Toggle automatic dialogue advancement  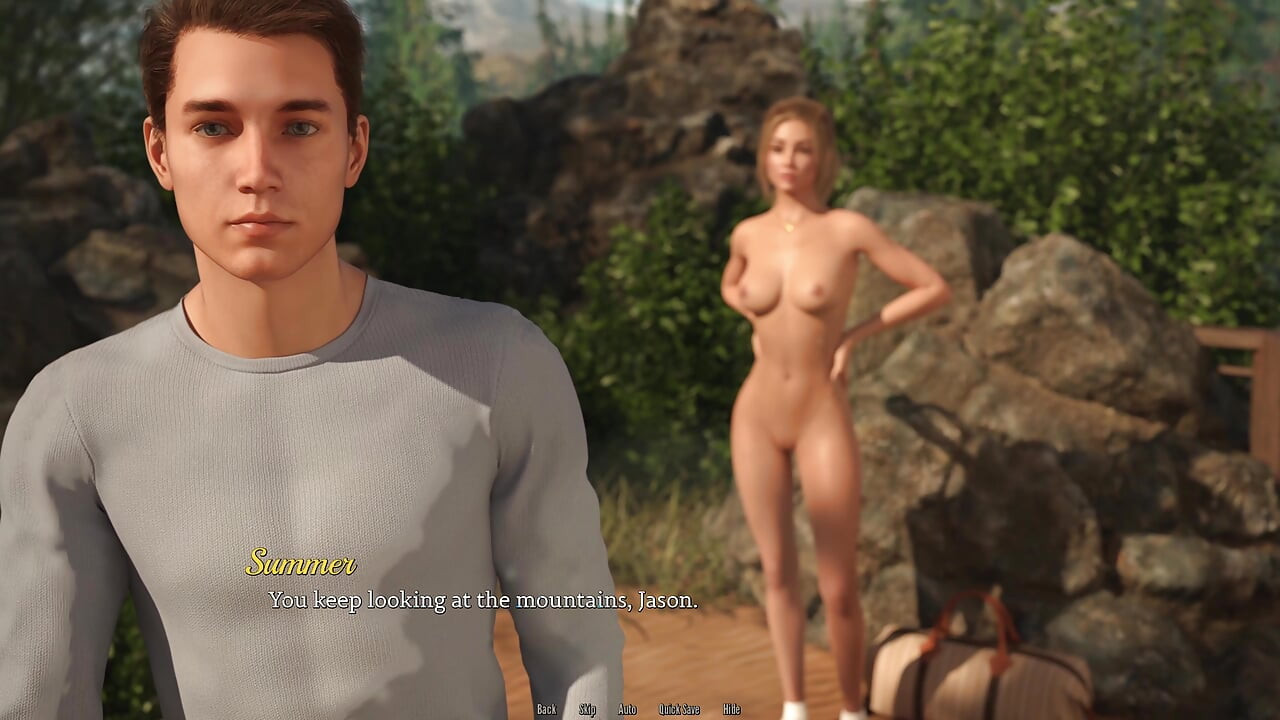627,708
